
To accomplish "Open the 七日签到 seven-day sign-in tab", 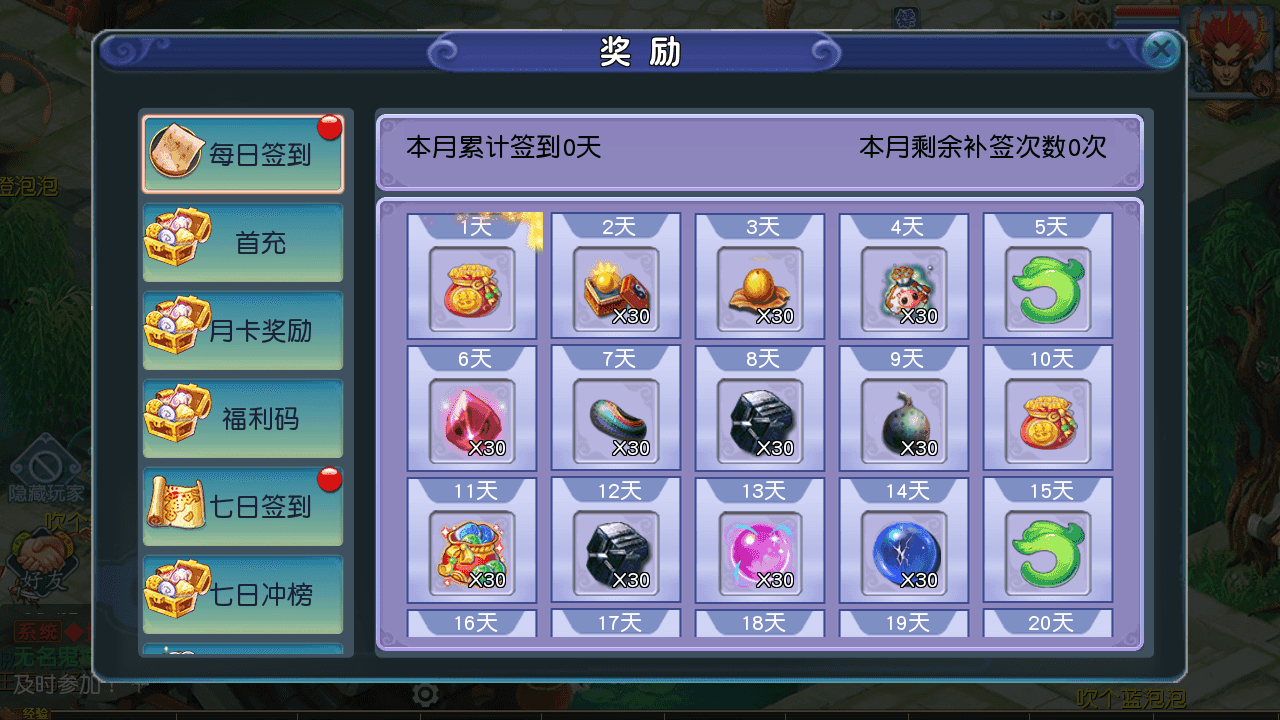I will click(242, 506).
